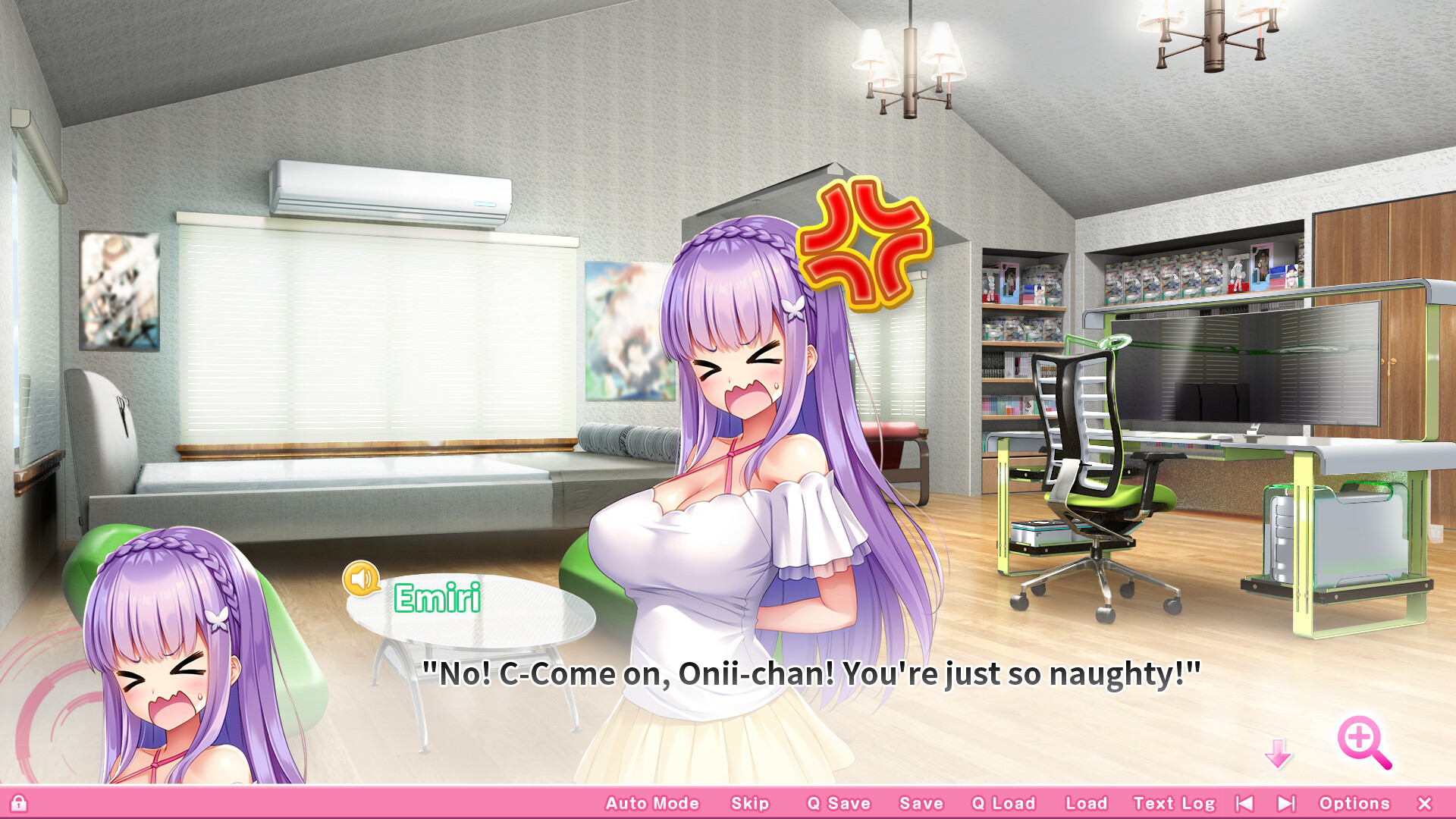Image resolution: width=1456 pixels, height=819 pixels.
Task: Jump to next scene with the fast-forward icon
Action: (1285, 802)
